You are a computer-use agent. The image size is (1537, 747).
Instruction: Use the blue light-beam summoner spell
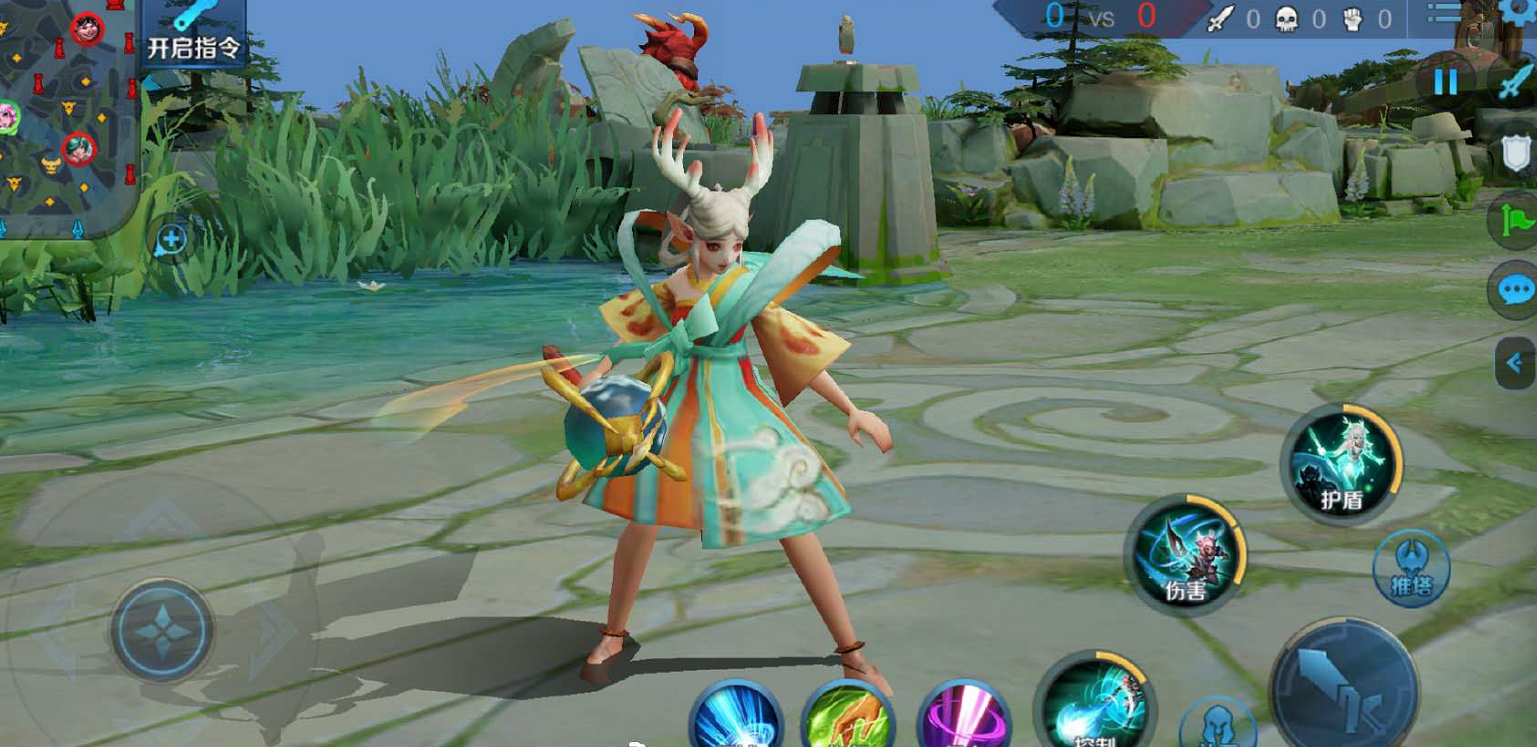click(735, 718)
